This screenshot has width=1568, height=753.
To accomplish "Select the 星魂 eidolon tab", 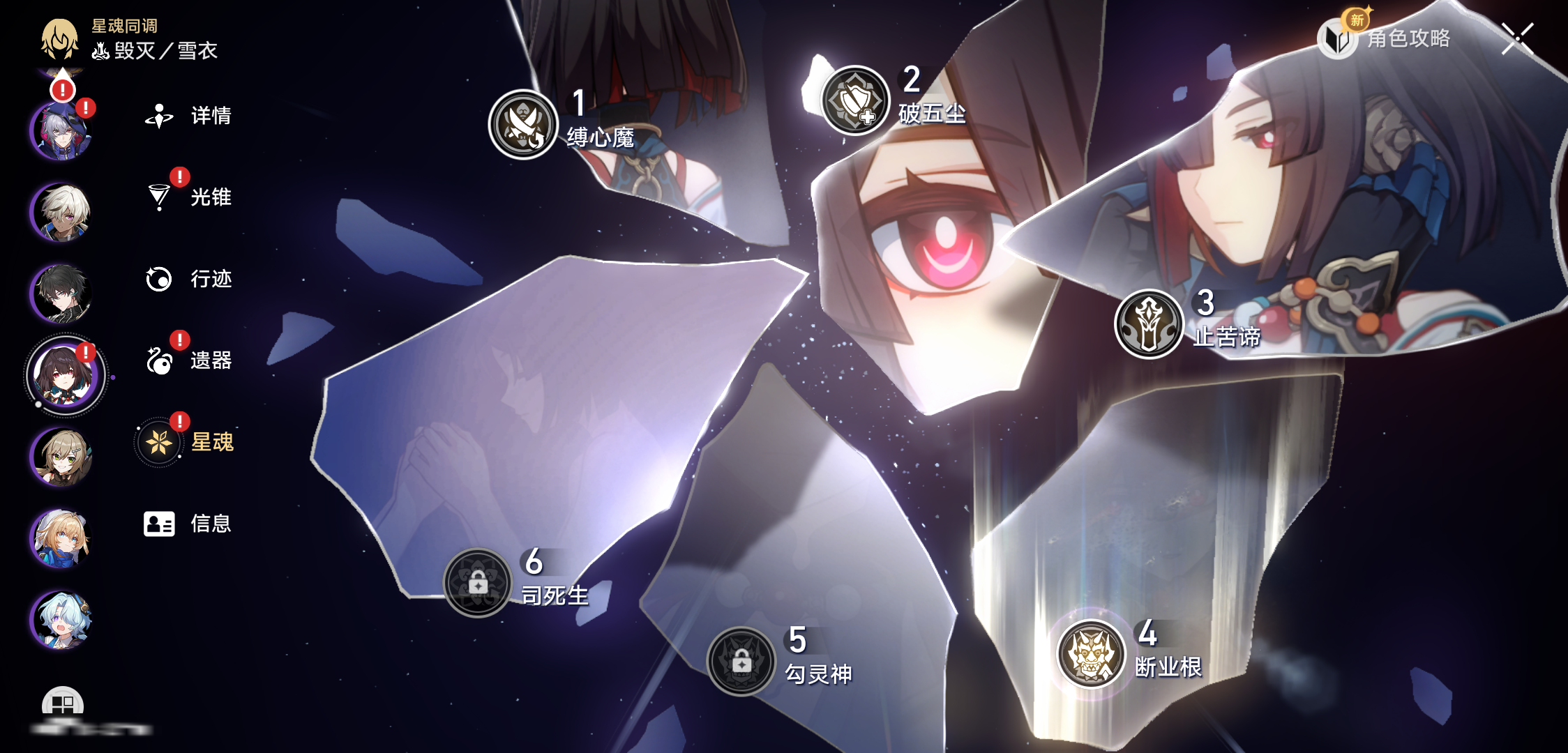I will tap(187, 442).
